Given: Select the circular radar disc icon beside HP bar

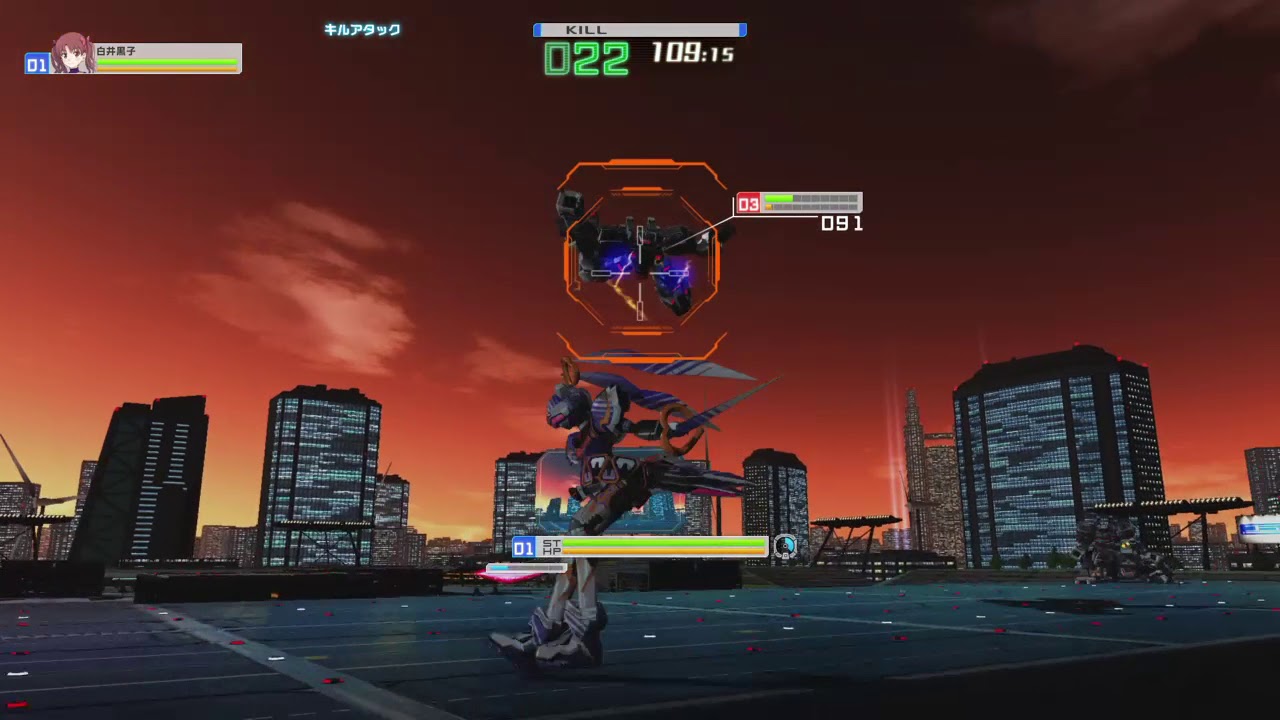Looking at the screenshot, I should tap(785, 547).
